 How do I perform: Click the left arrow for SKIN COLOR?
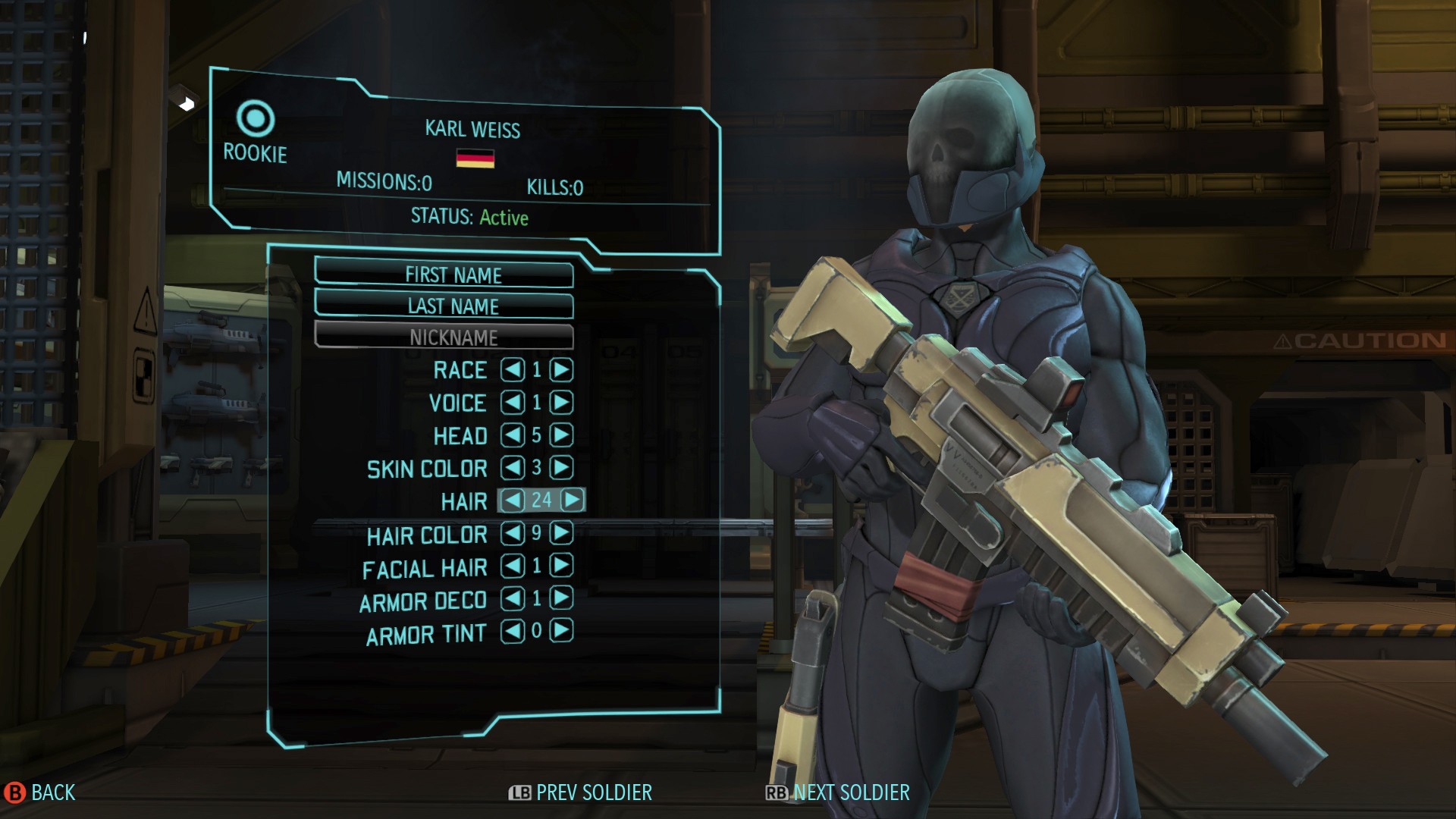point(513,469)
